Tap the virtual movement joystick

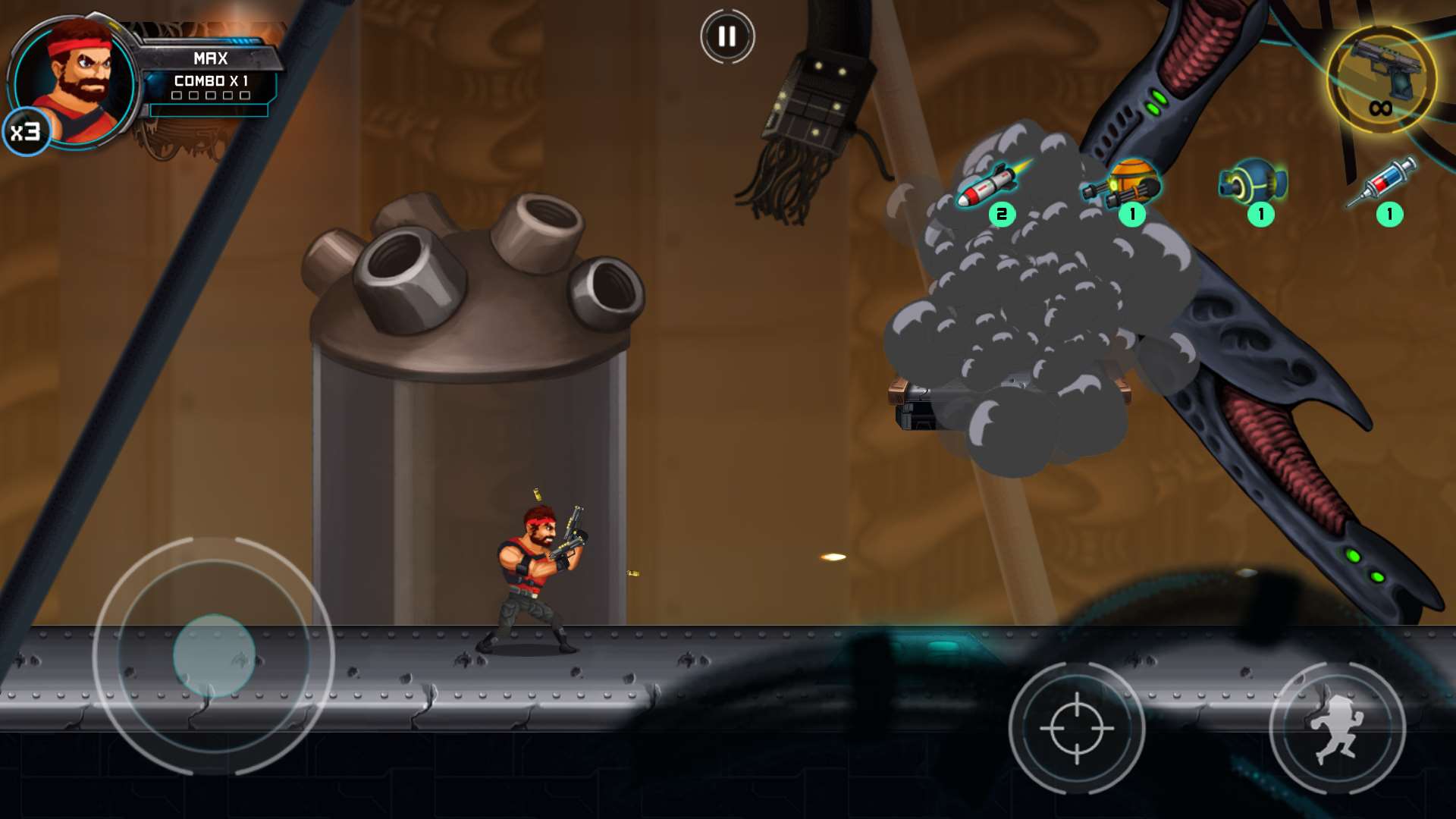tap(214, 656)
